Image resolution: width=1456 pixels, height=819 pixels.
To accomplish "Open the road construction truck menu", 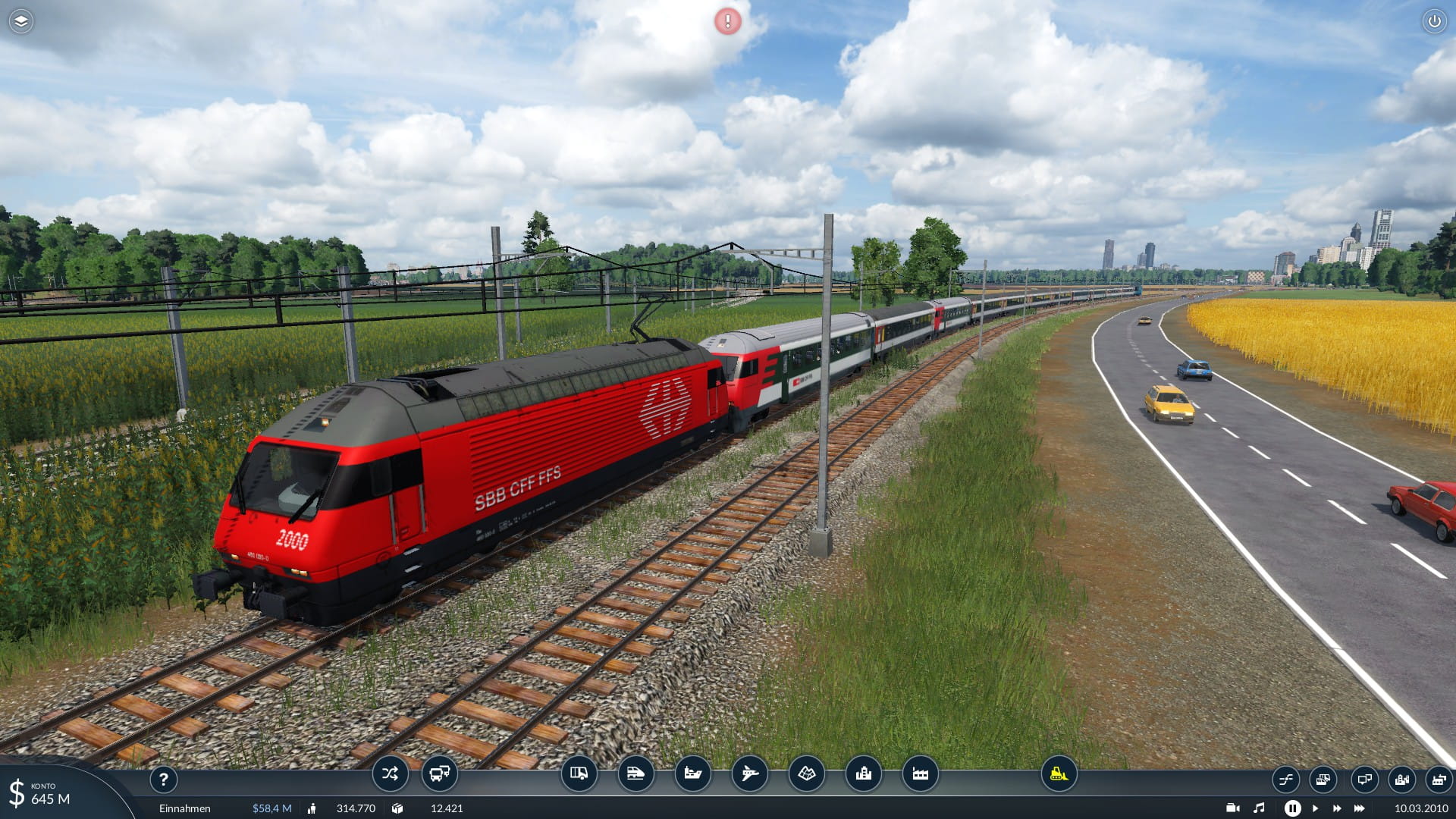I will (579, 773).
